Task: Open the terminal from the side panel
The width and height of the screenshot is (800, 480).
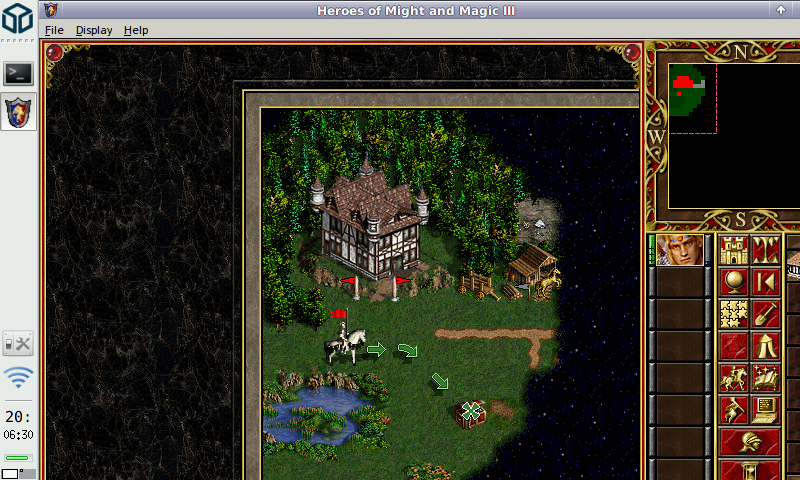Action: click(19, 73)
